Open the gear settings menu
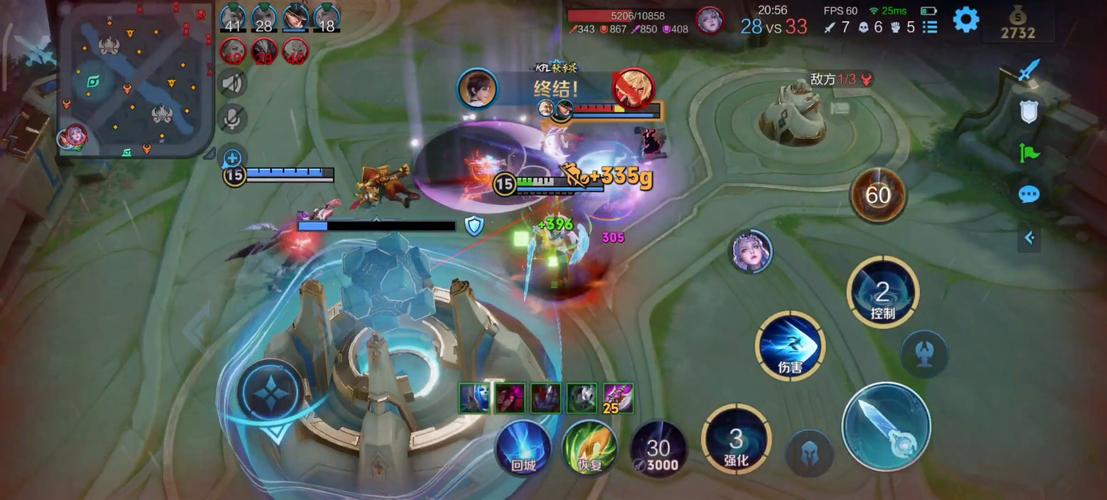 965,19
